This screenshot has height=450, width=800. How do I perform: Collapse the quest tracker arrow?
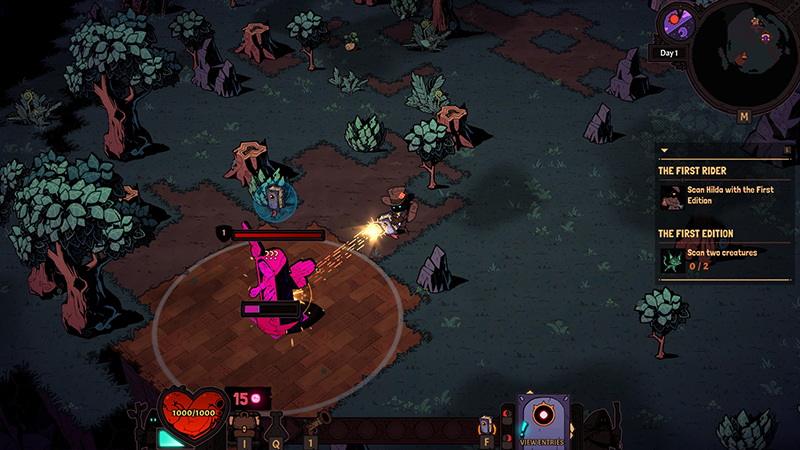[663, 151]
